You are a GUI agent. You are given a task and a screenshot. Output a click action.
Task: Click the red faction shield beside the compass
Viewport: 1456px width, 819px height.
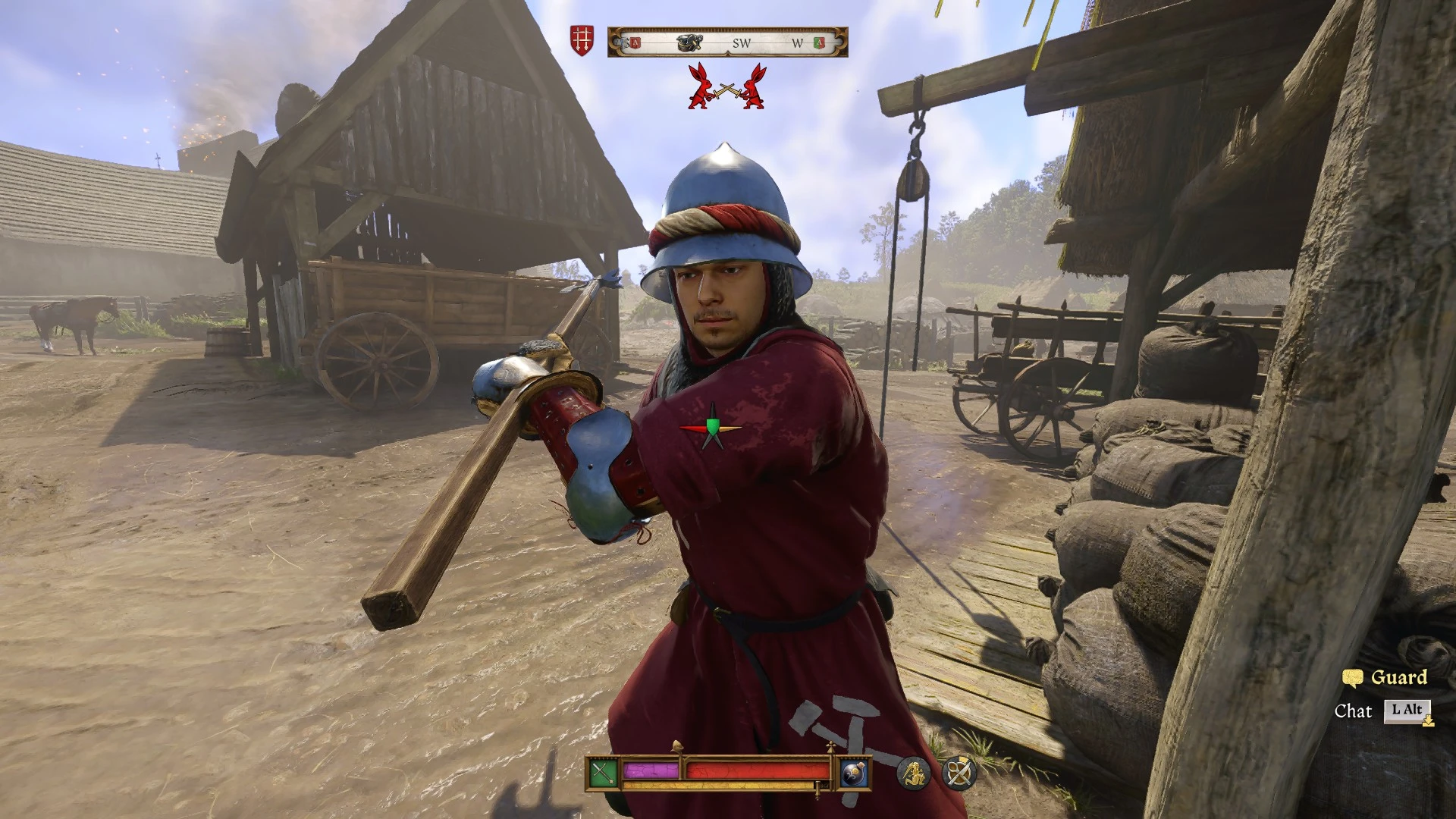[581, 40]
